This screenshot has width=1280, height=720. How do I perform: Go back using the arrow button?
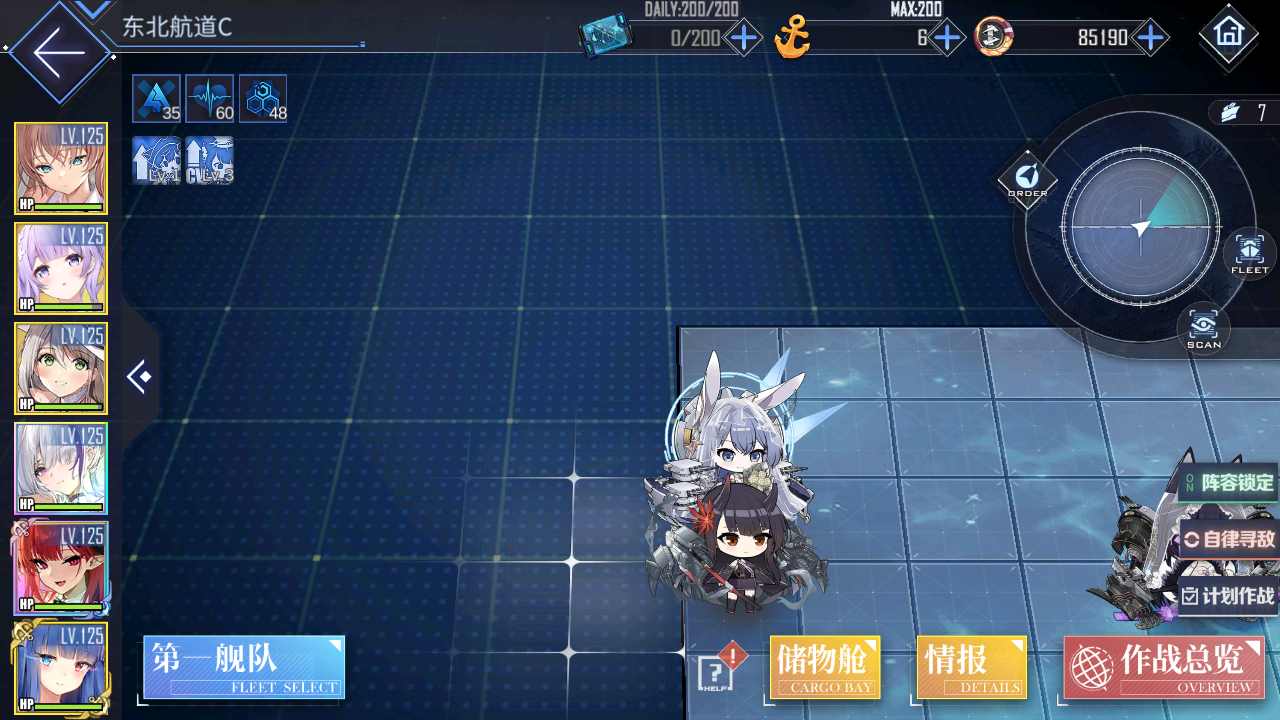[x=58, y=52]
